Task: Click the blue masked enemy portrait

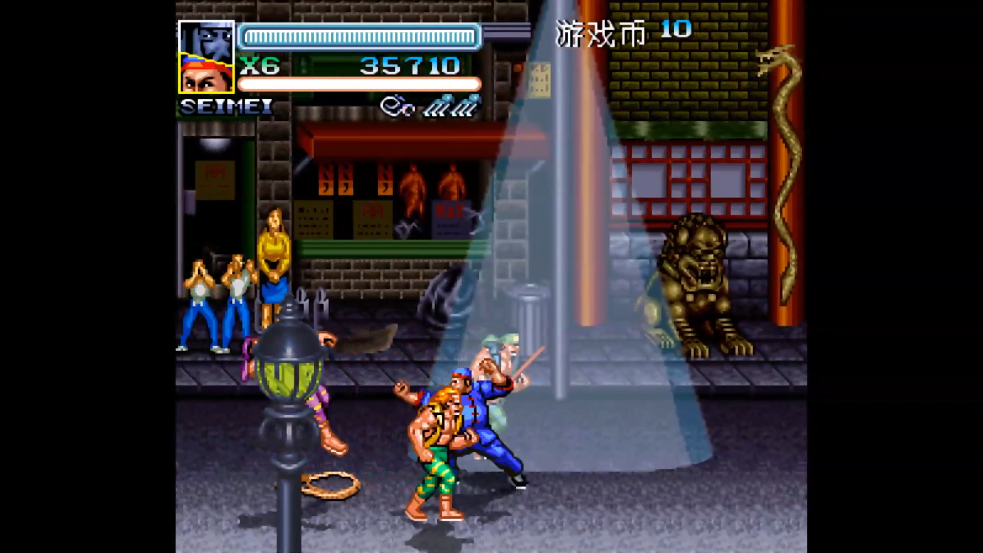Action: click(x=207, y=39)
